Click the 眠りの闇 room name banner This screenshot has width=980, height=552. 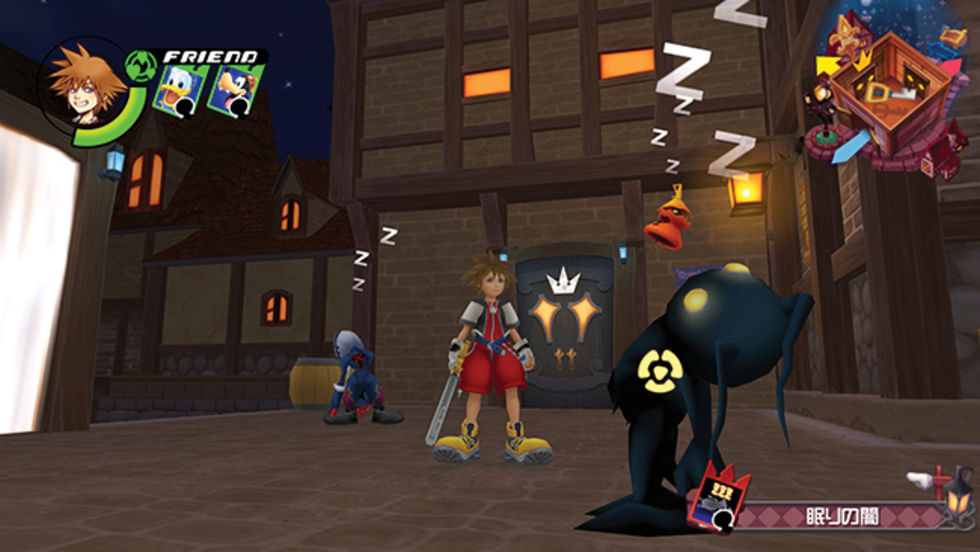pyautogui.click(x=838, y=517)
